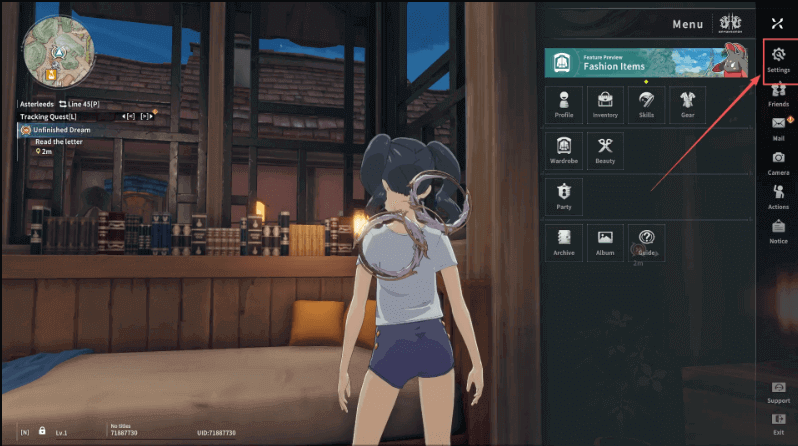Select the Skills menu tile
This screenshot has height=446, width=798.
646,103
